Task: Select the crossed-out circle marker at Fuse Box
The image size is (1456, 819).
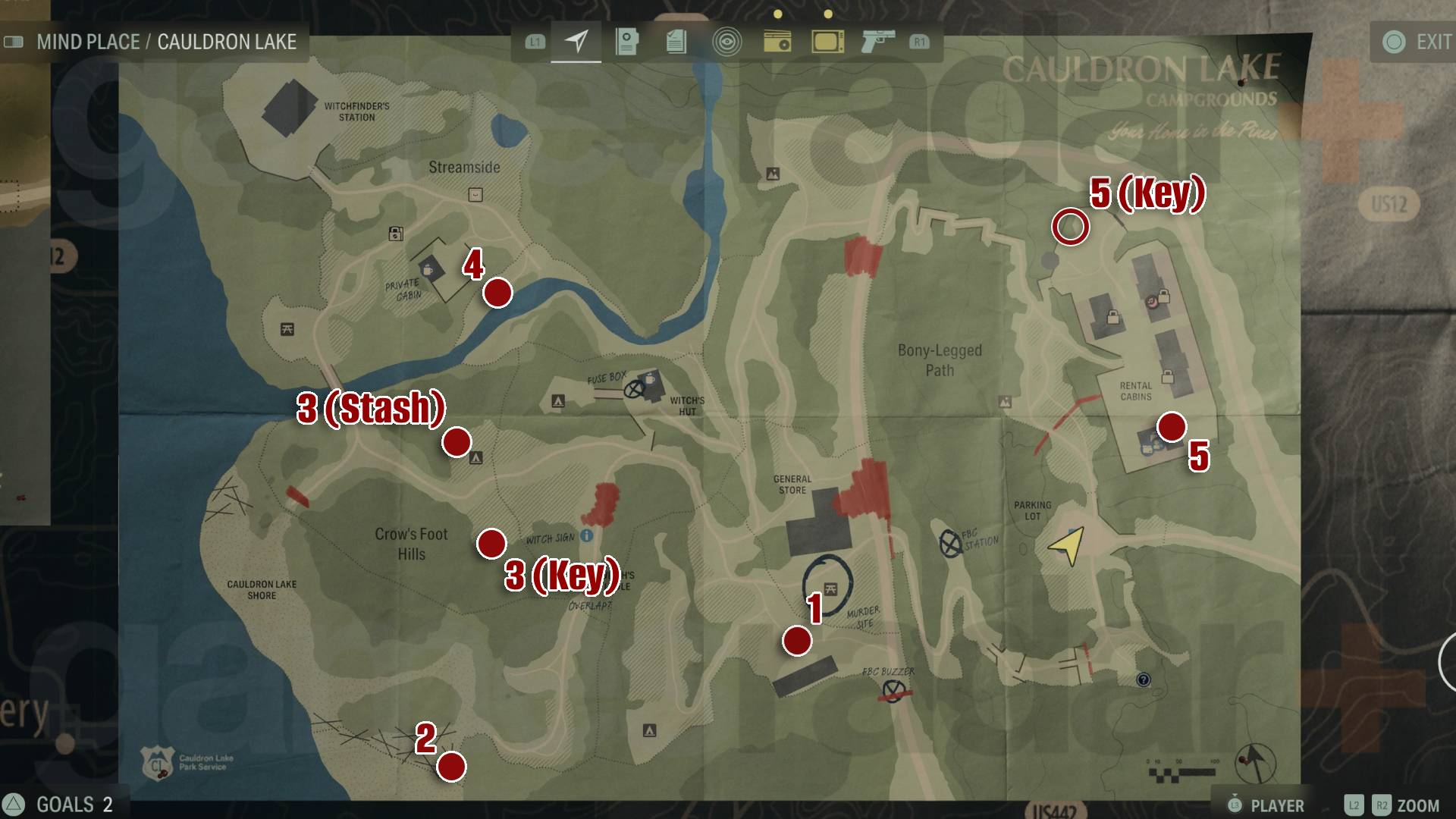Action: pos(634,390)
